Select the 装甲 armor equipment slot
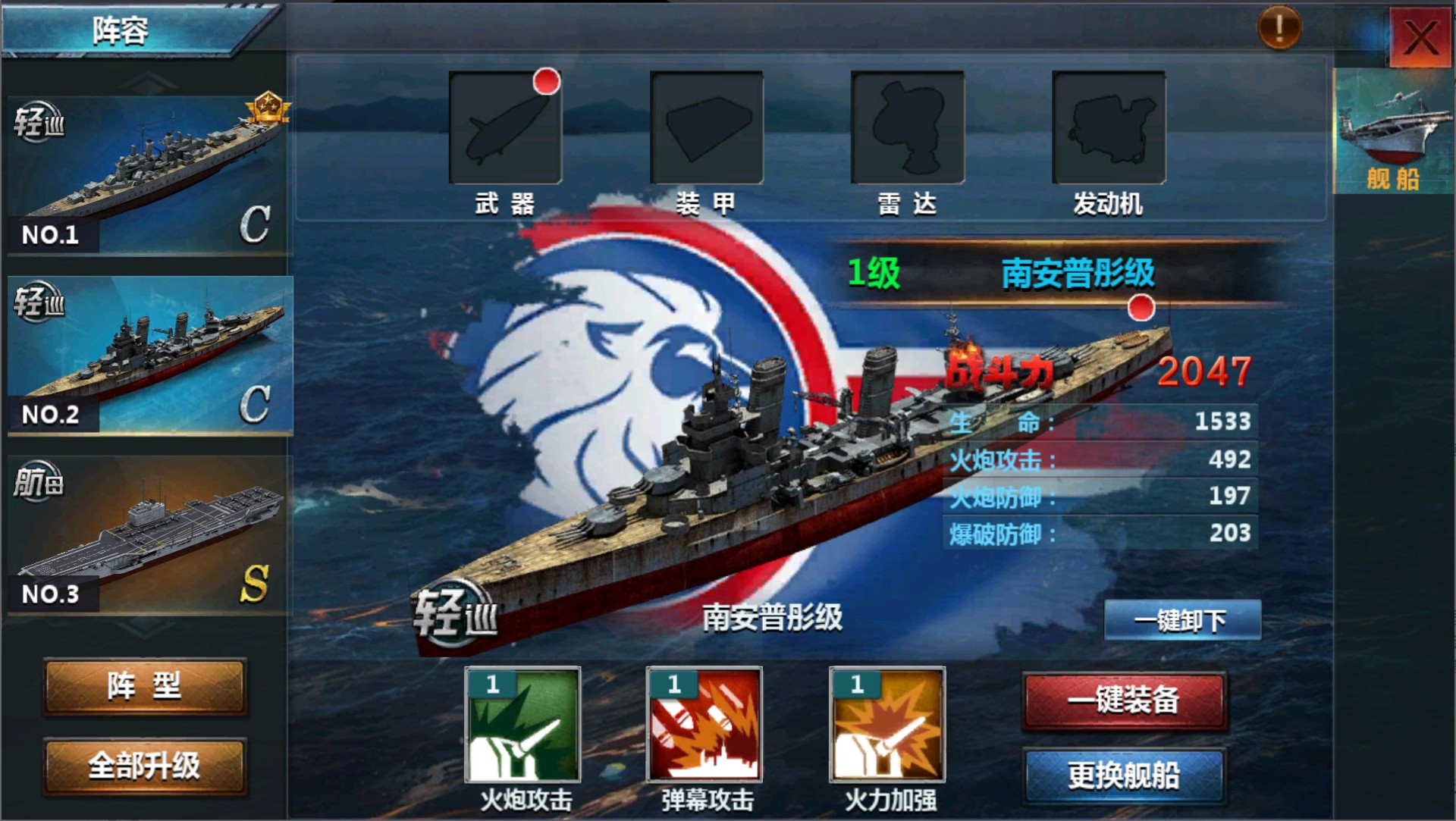 pyautogui.click(x=706, y=127)
